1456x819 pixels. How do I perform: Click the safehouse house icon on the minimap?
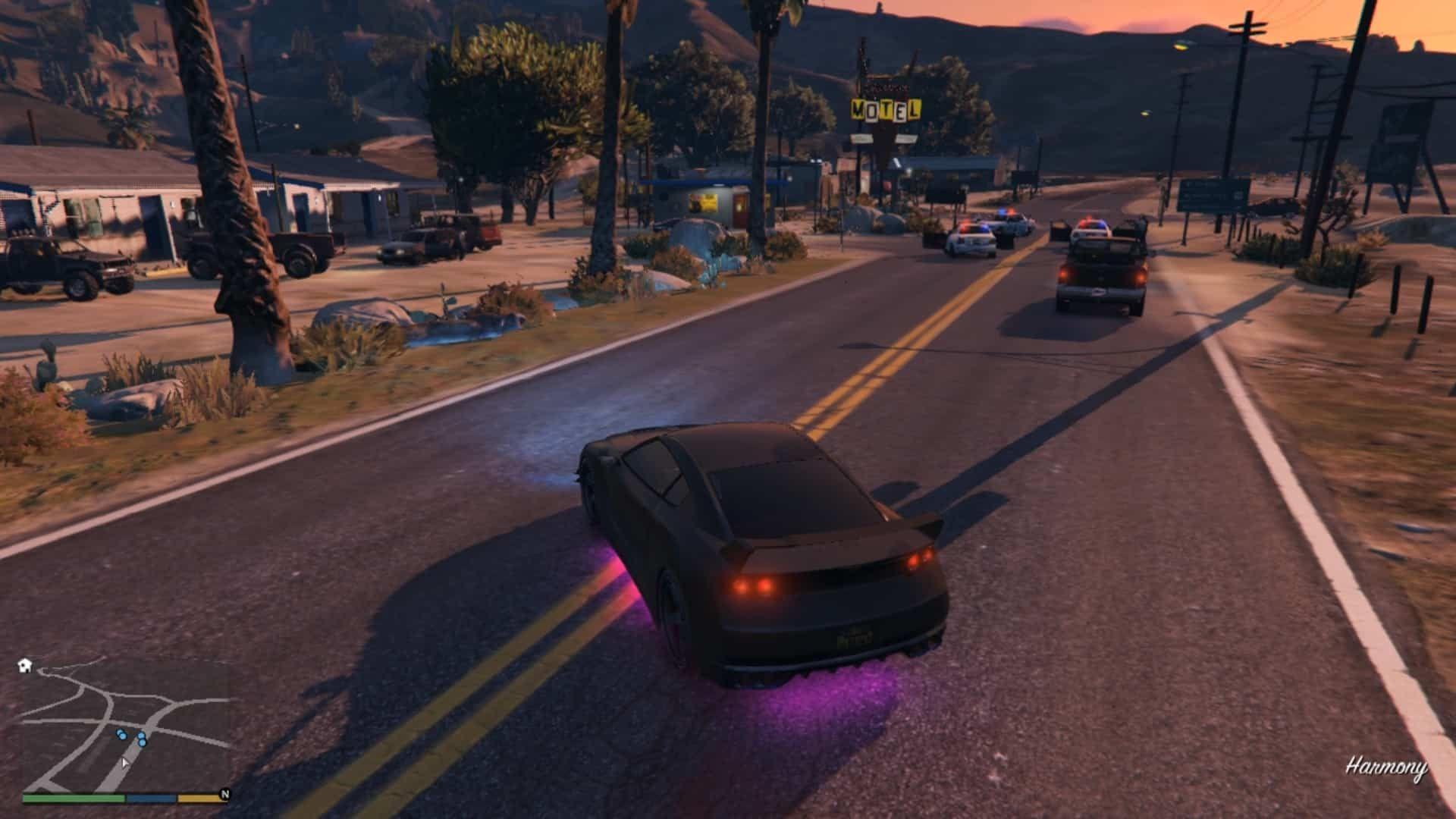(x=24, y=665)
